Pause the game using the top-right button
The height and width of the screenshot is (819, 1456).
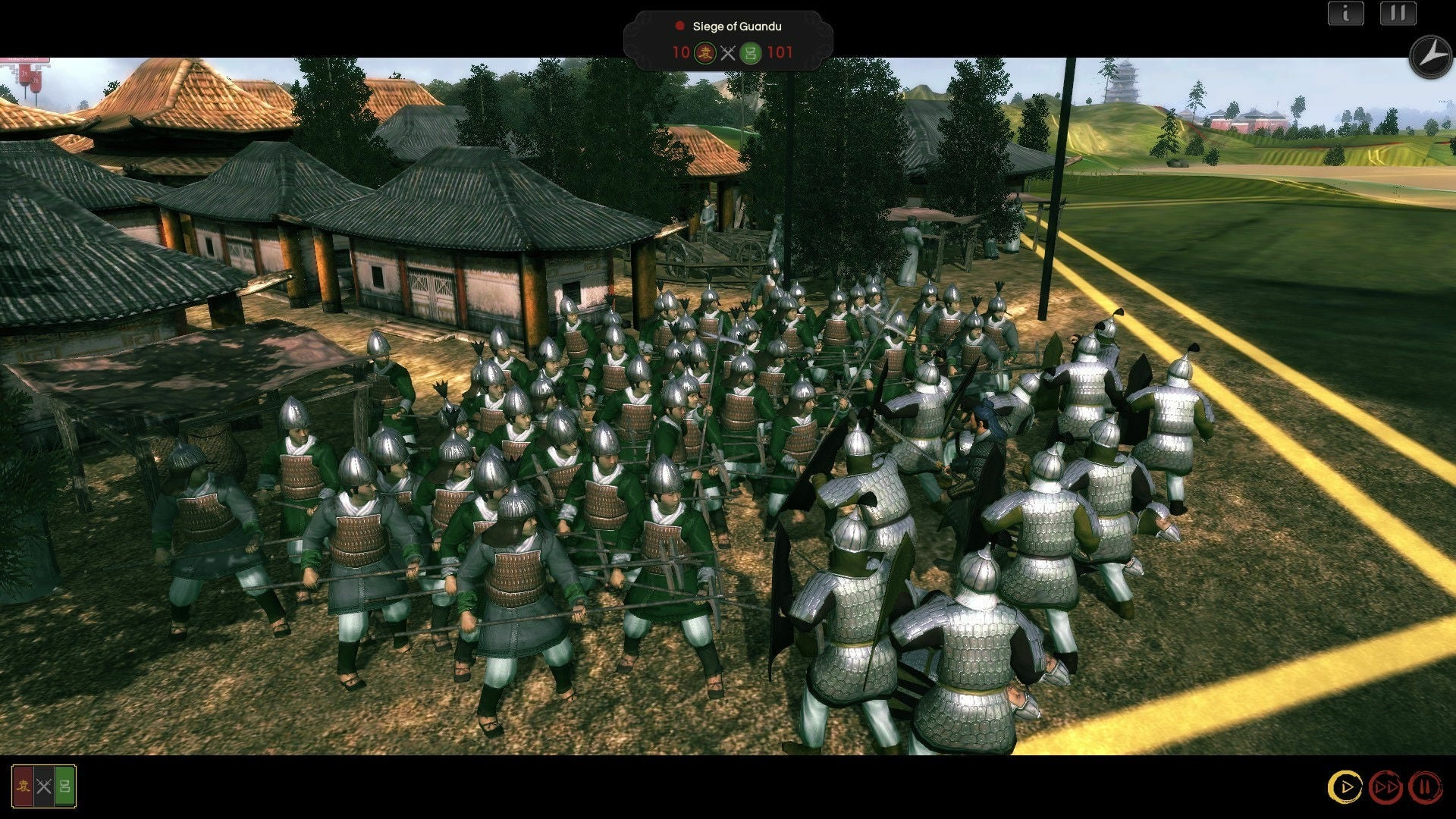tap(1398, 14)
